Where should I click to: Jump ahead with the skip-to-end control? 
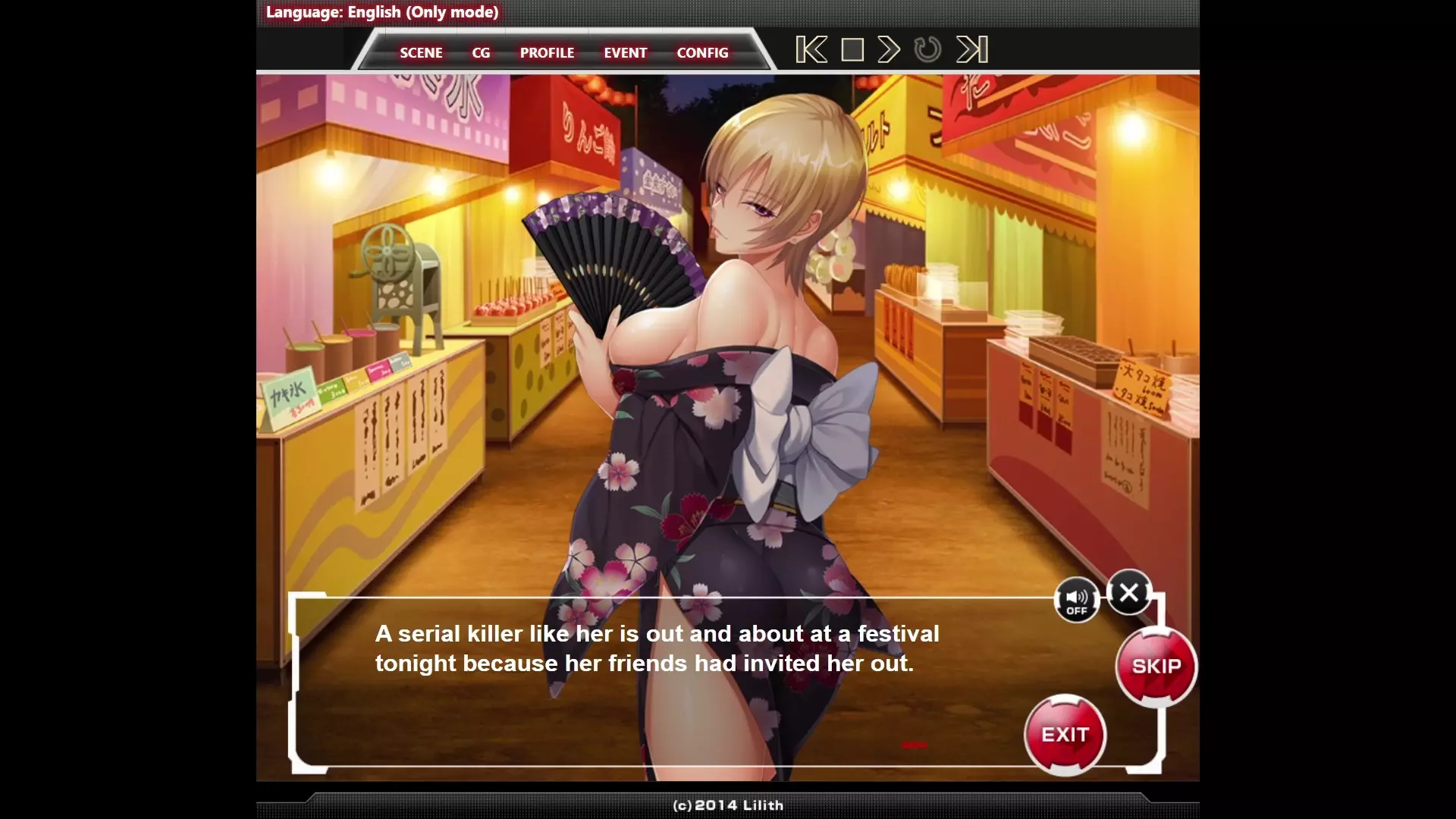(x=971, y=50)
